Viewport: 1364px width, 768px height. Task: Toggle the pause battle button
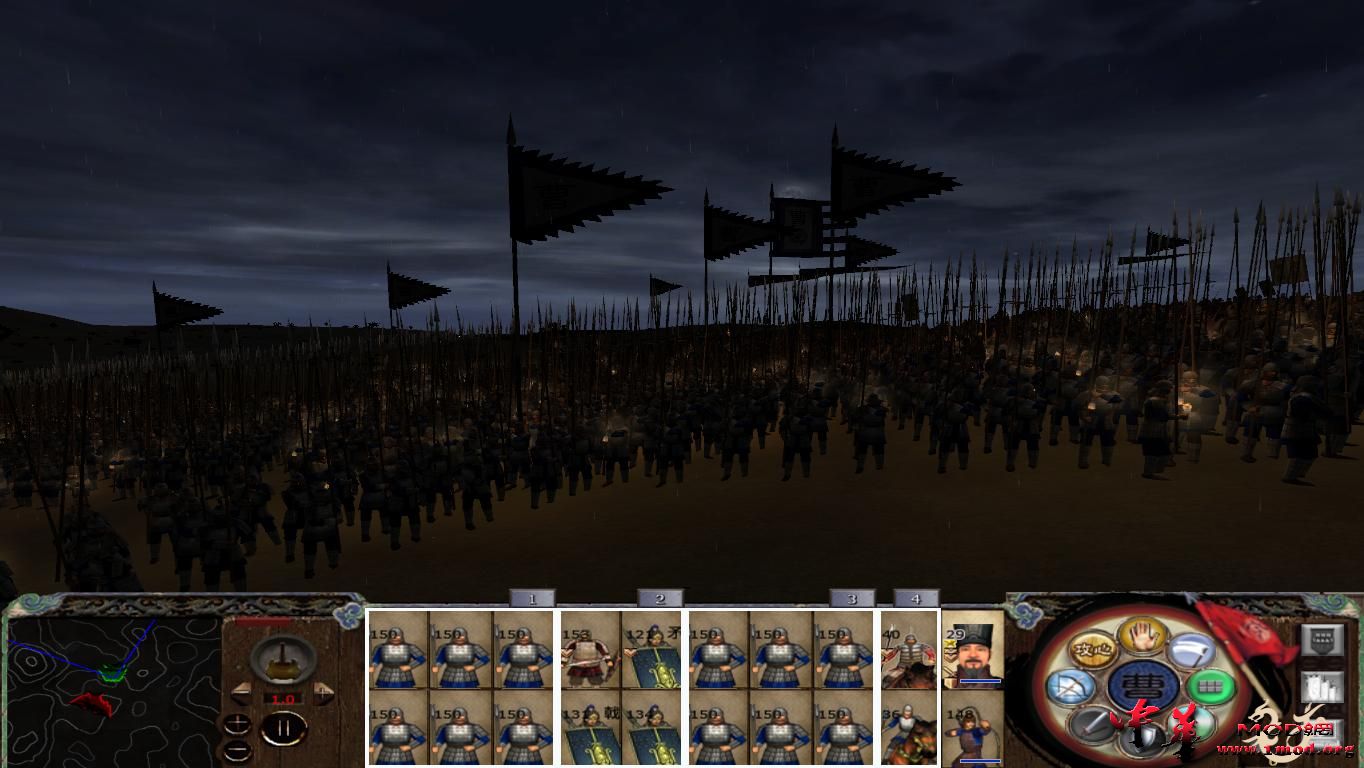(x=284, y=726)
